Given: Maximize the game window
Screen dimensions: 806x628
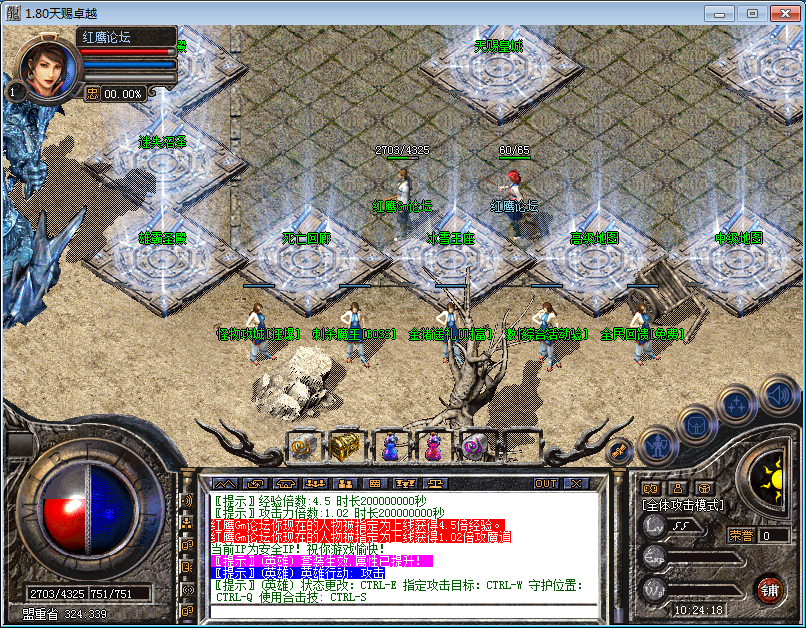Looking at the screenshot, I should coord(752,13).
